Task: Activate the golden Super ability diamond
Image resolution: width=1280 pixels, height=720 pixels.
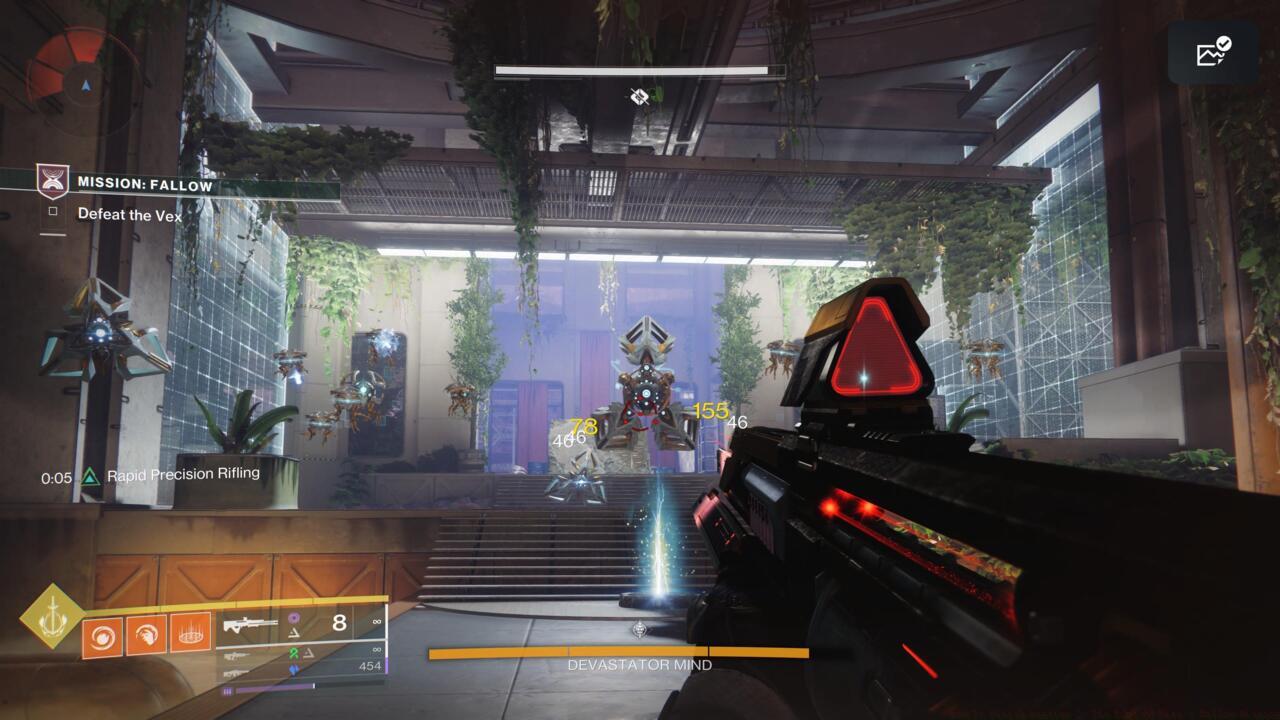Action: (50, 616)
